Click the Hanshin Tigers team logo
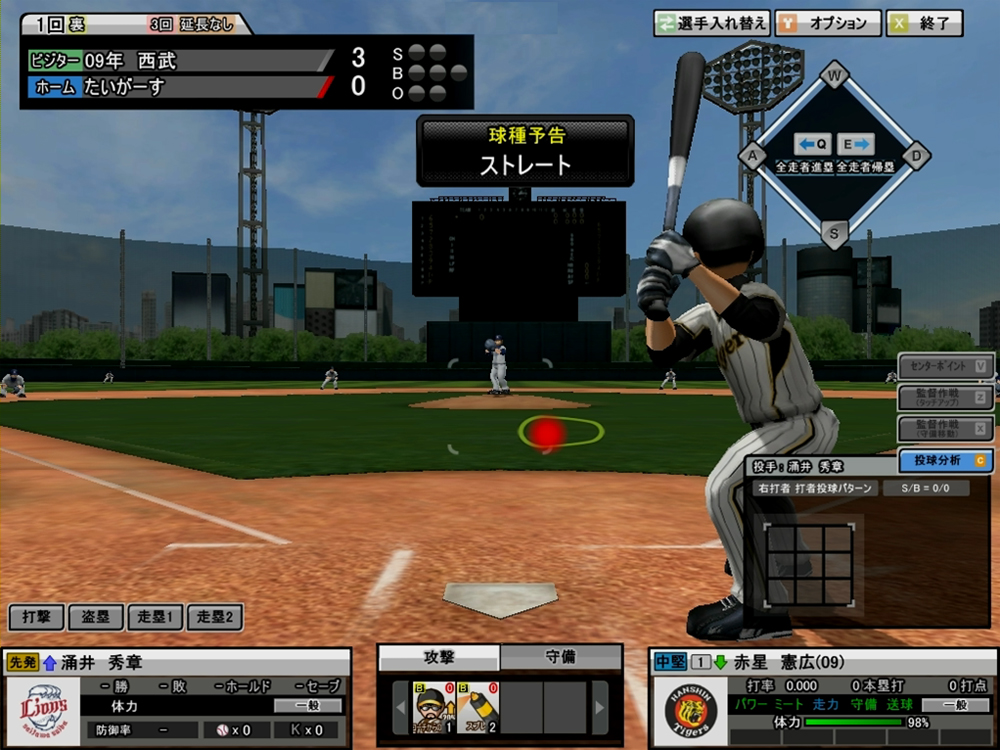Screen dimensions: 1000x750 692,709
